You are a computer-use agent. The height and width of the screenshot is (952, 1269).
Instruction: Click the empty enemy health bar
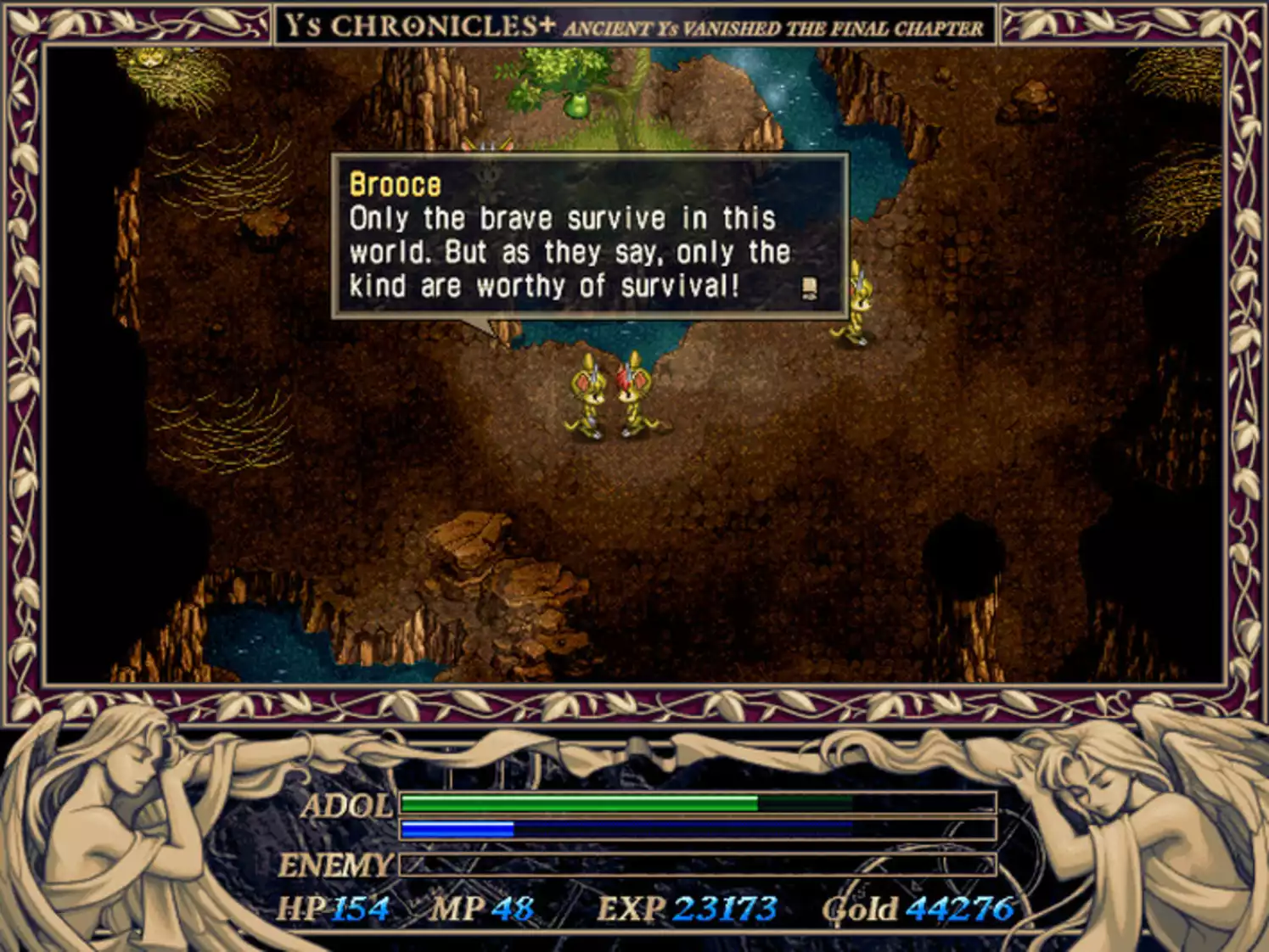tap(696, 866)
